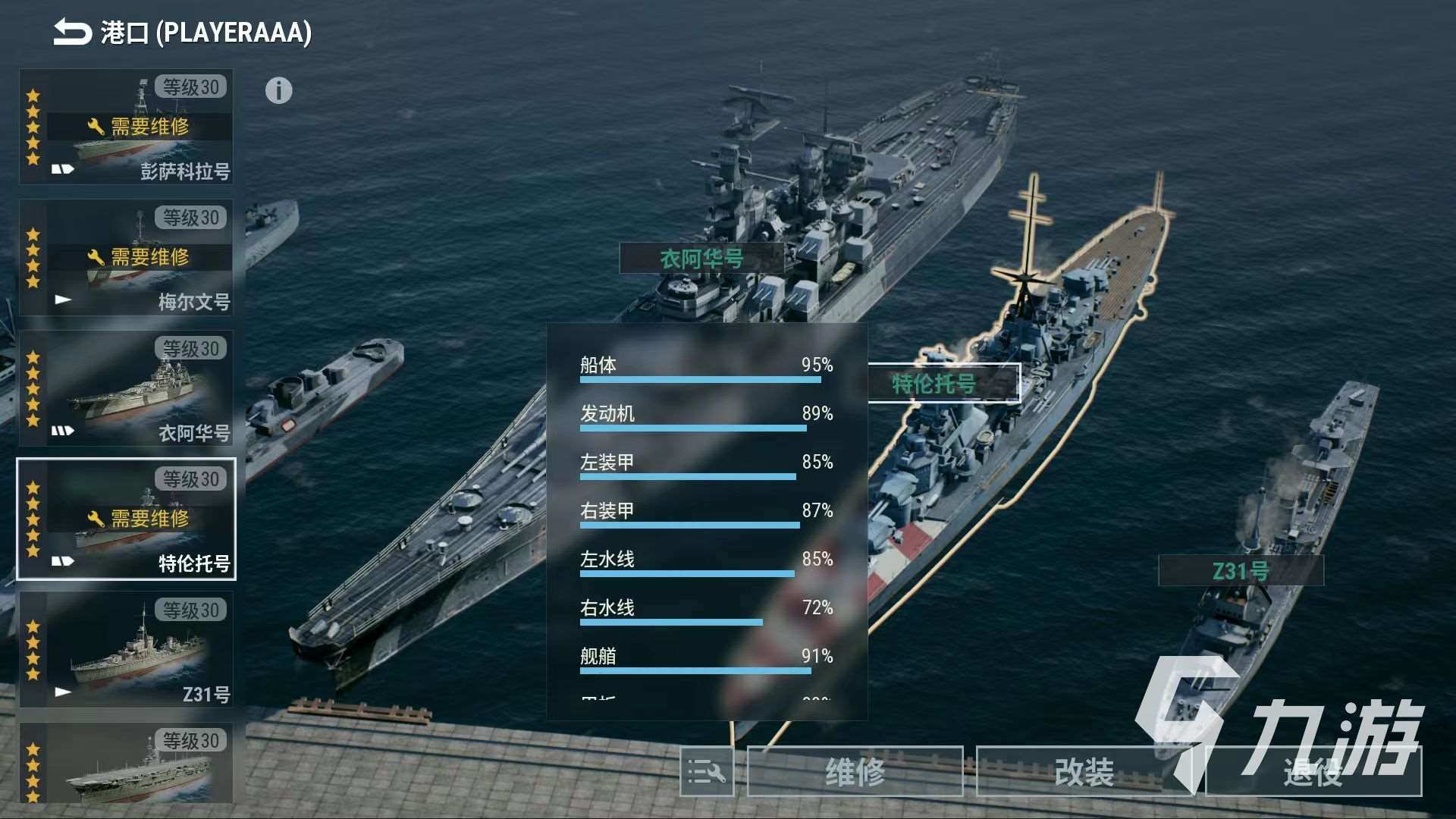Click the wrench icon on 彭萨科拉号's 需要维修 label
This screenshot has width=1456, height=819.
pos(98,127)
